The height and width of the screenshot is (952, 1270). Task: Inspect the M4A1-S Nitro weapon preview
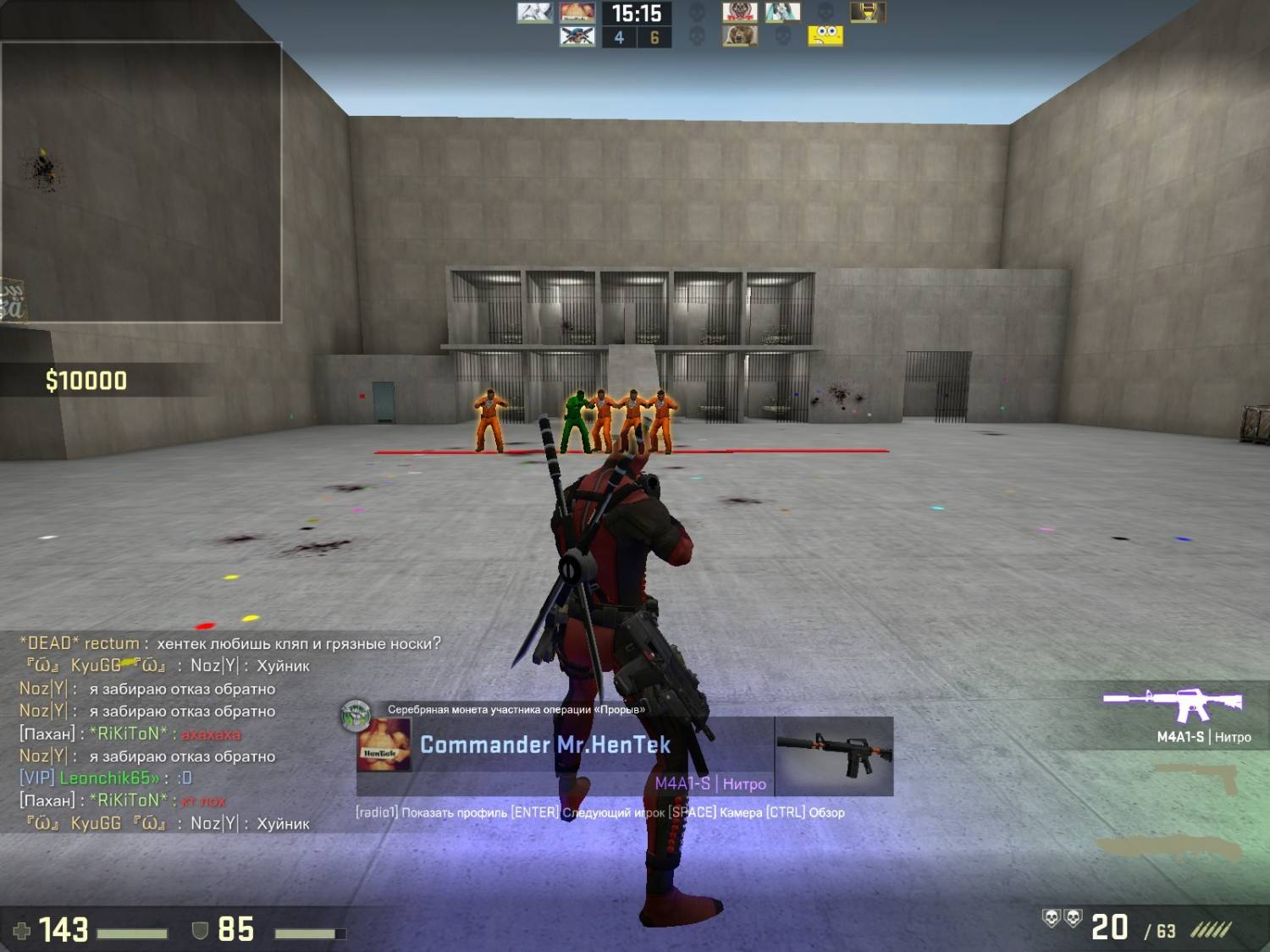[x=834, y=756]
